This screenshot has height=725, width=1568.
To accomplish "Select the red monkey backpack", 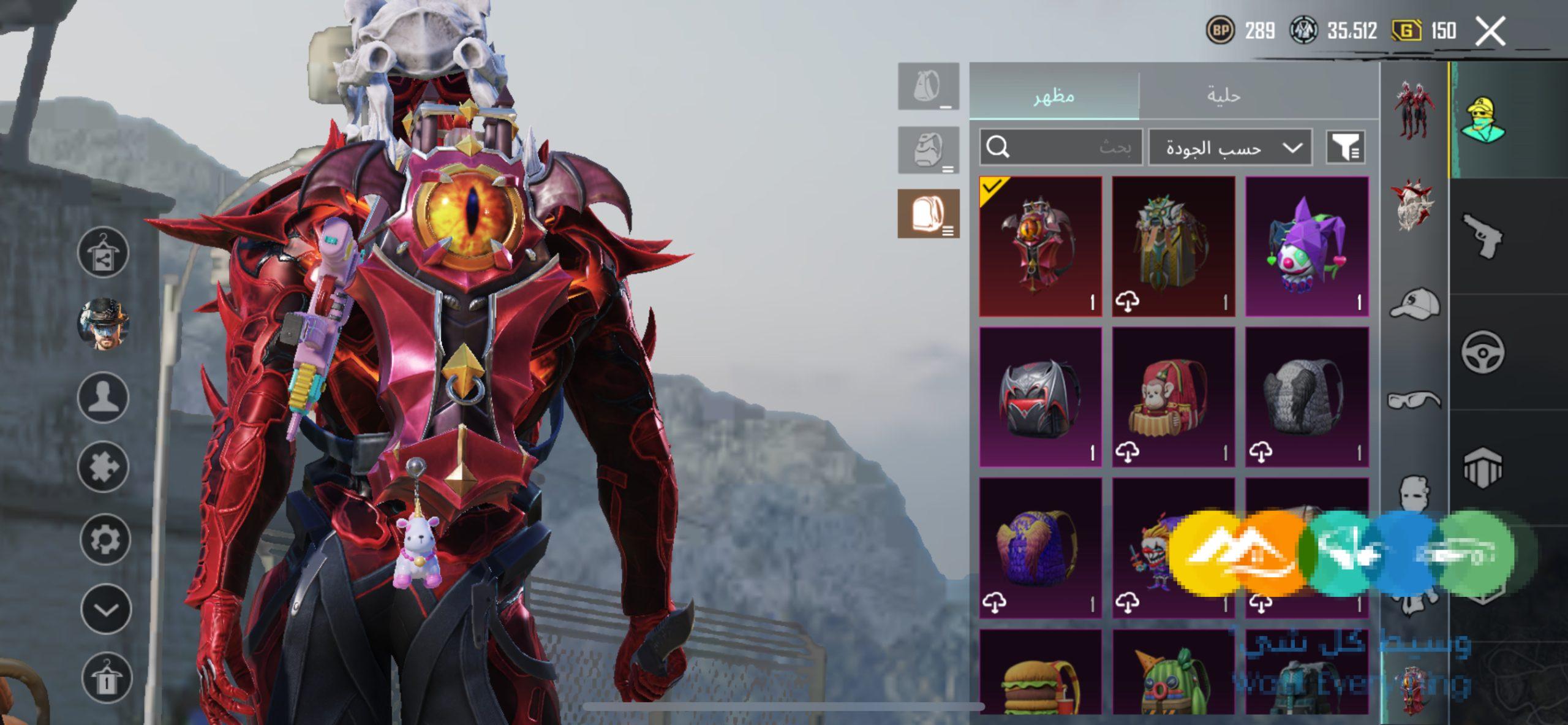I will click(x=1173, y=397).
